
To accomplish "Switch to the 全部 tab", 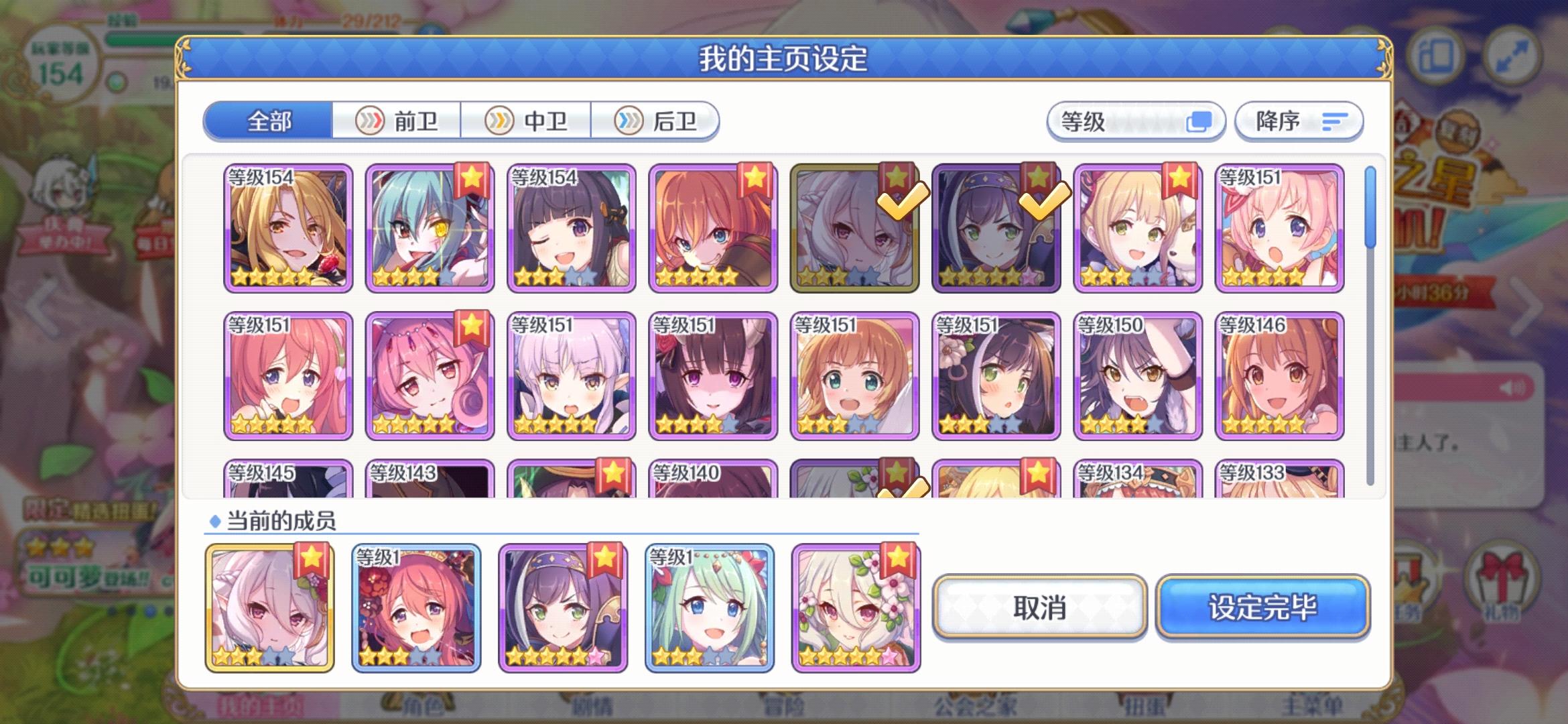I will pos(268,121).
